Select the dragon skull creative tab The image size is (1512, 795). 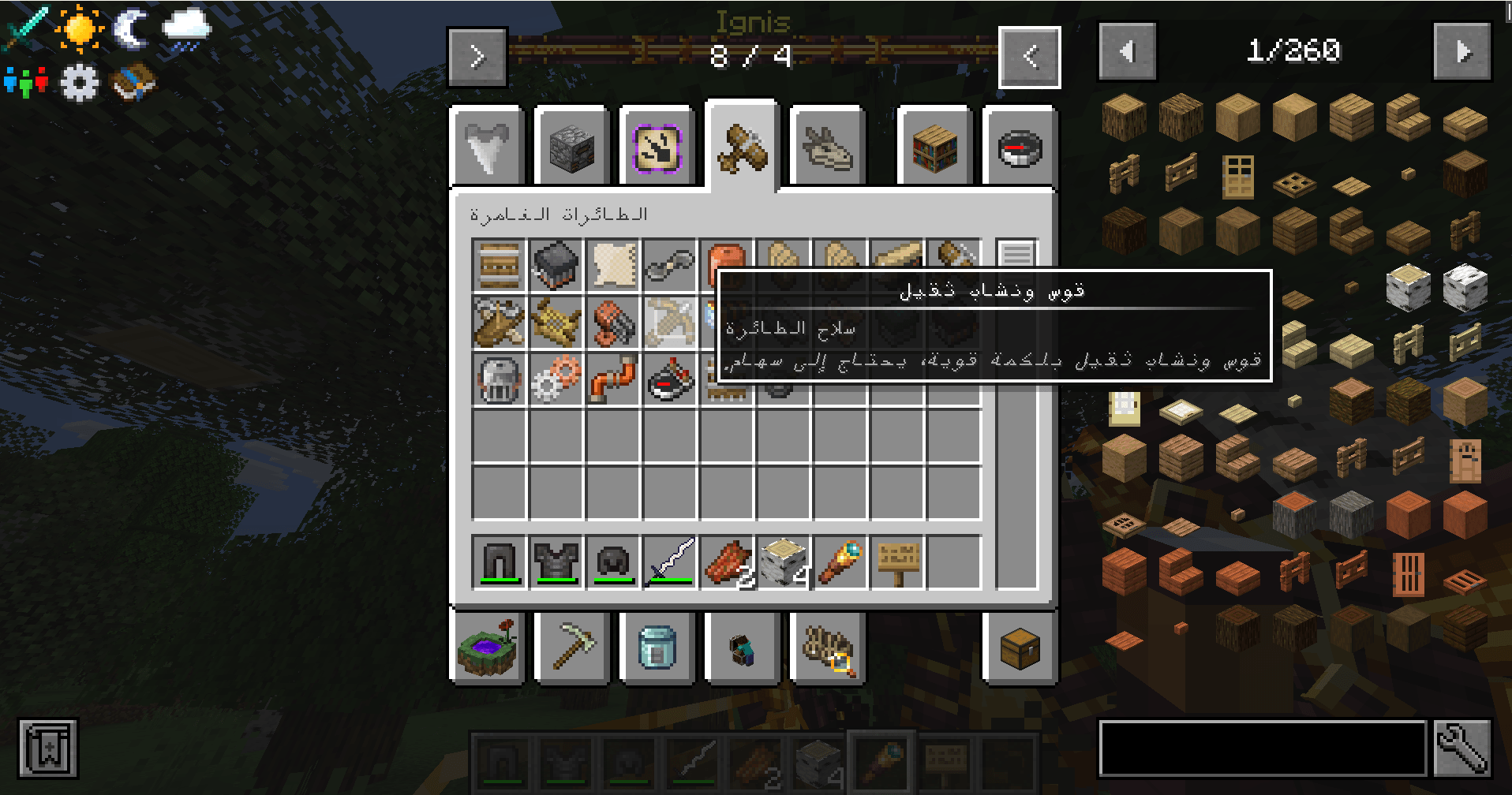pyautogui.click(x=827, y=148)
